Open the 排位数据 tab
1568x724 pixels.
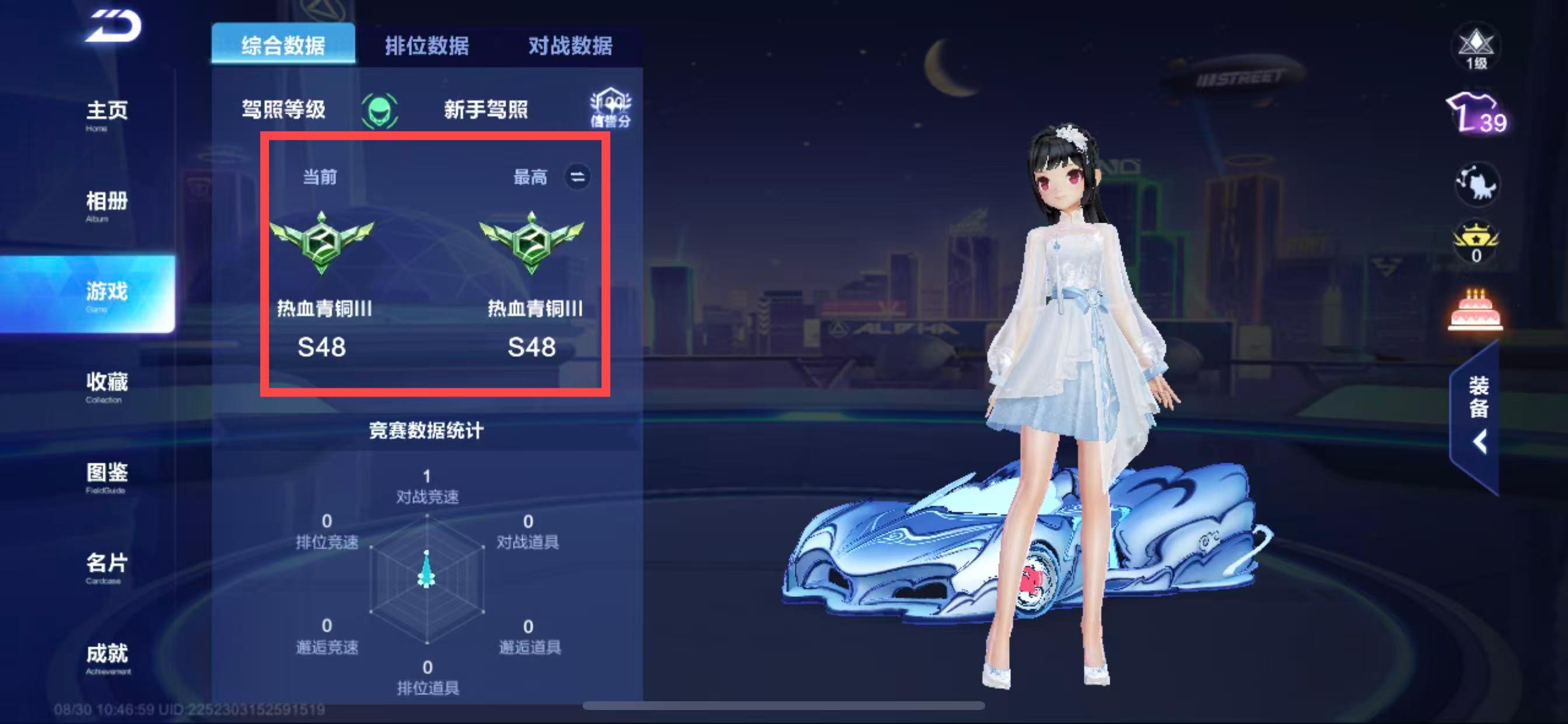coord(426,45)
